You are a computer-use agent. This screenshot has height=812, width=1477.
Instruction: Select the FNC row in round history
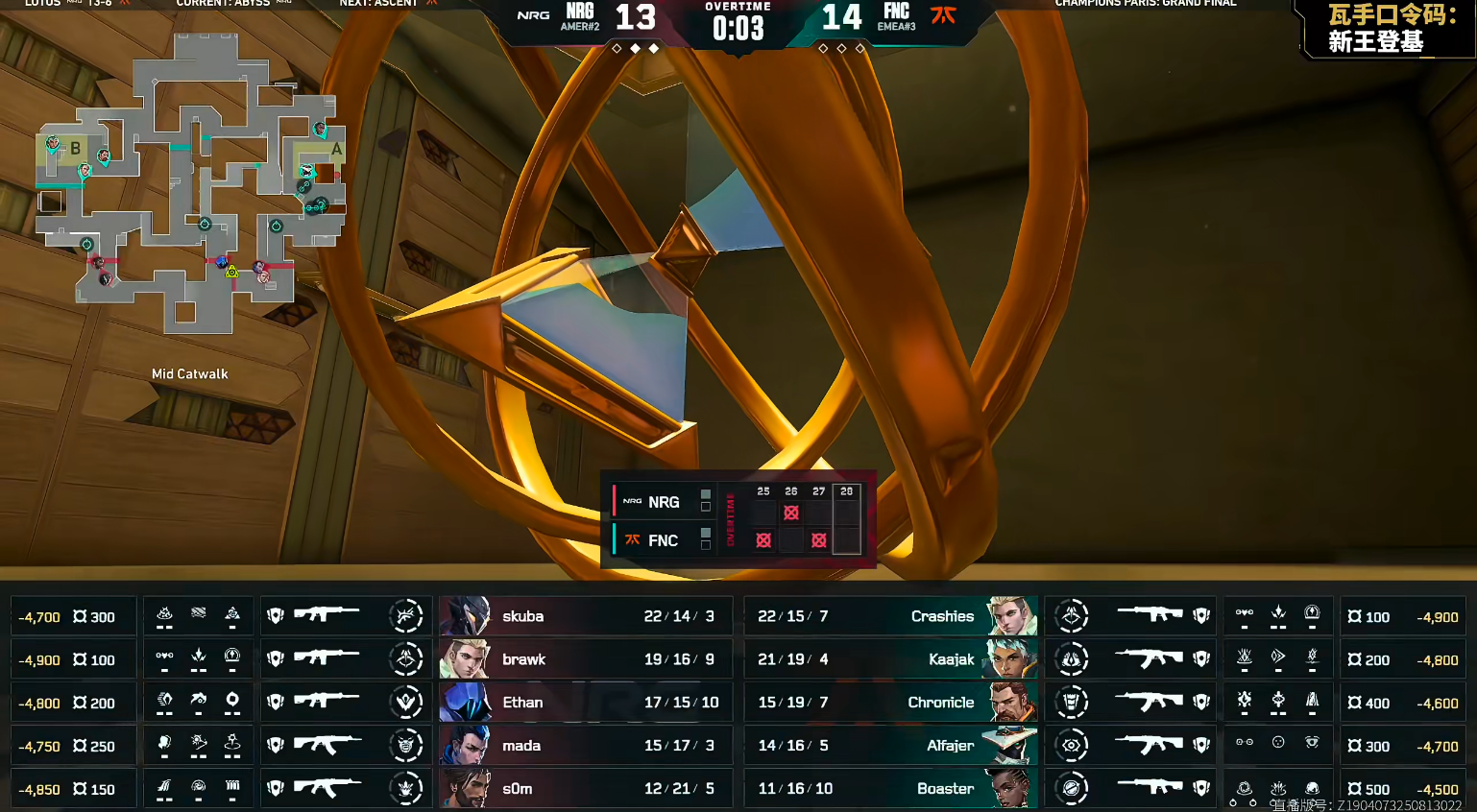pyautogui.click(x=663, y=540)
